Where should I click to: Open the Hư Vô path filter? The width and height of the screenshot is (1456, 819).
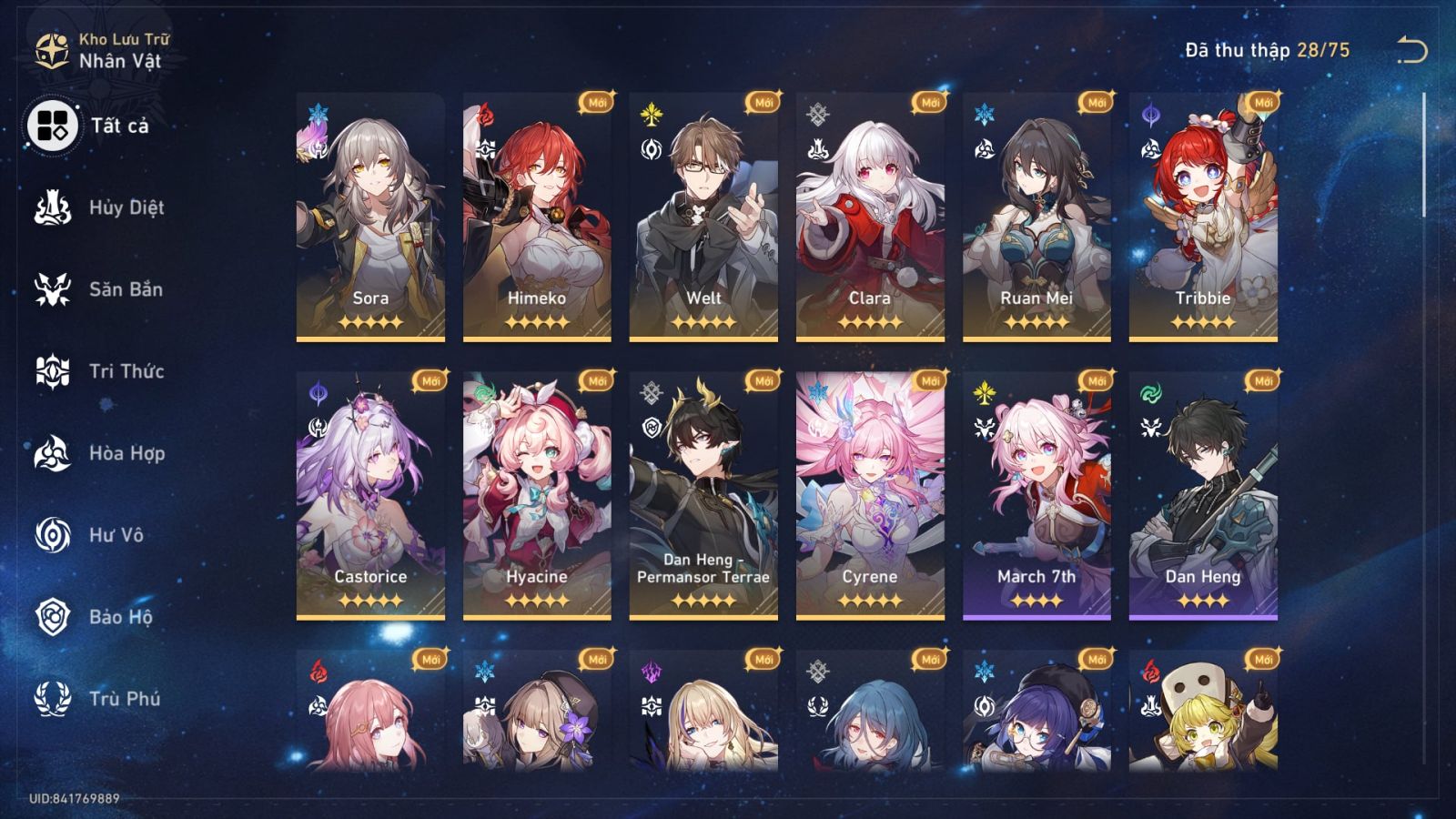click(x=55, y=535)
